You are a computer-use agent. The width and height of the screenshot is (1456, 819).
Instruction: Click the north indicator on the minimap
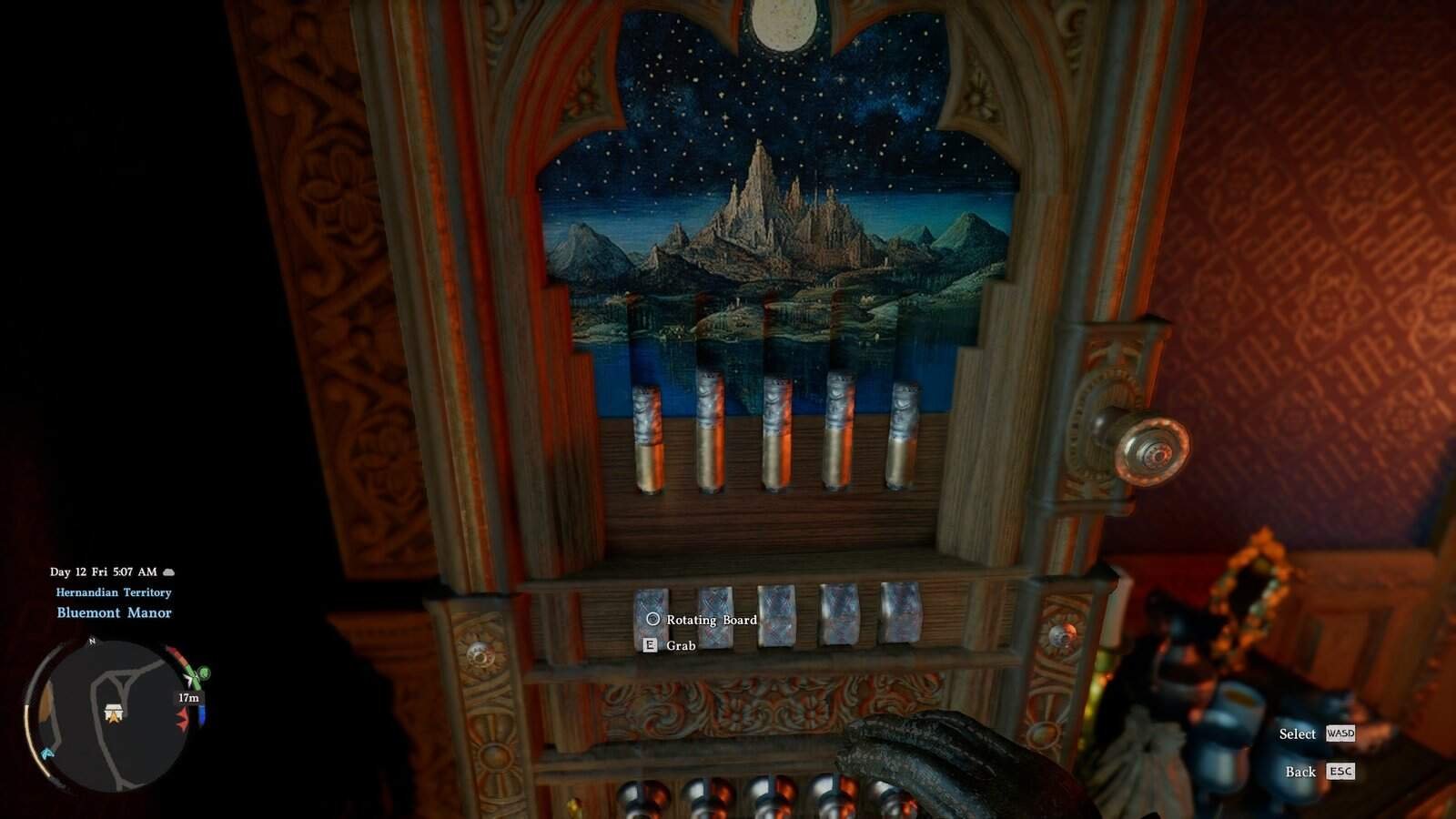coord(91,641)
